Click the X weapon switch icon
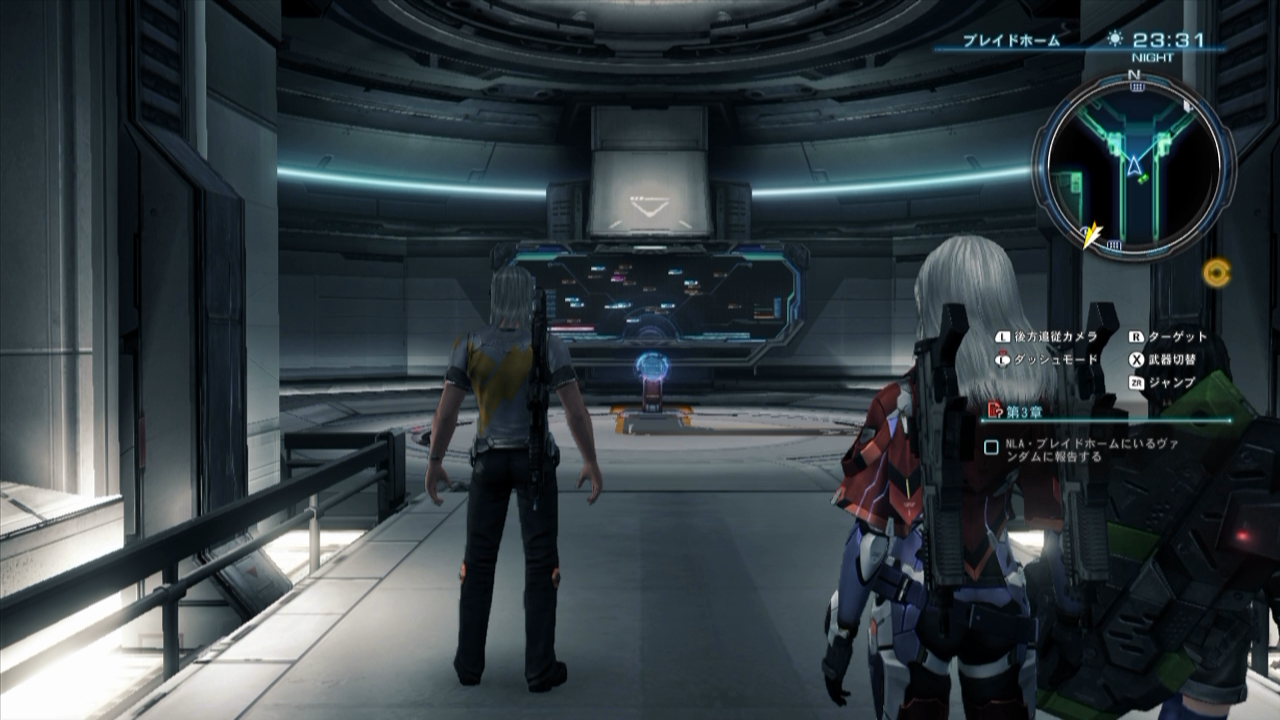 (1137, 359)
